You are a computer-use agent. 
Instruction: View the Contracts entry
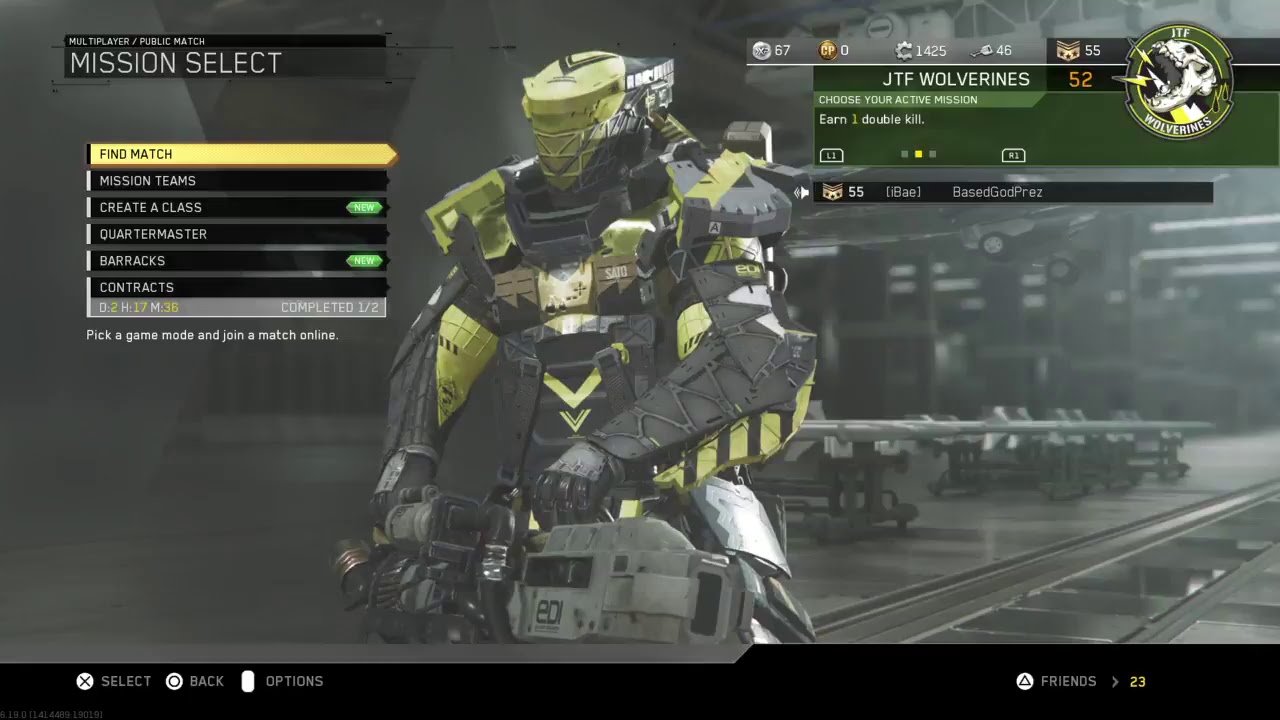point(237,288)
